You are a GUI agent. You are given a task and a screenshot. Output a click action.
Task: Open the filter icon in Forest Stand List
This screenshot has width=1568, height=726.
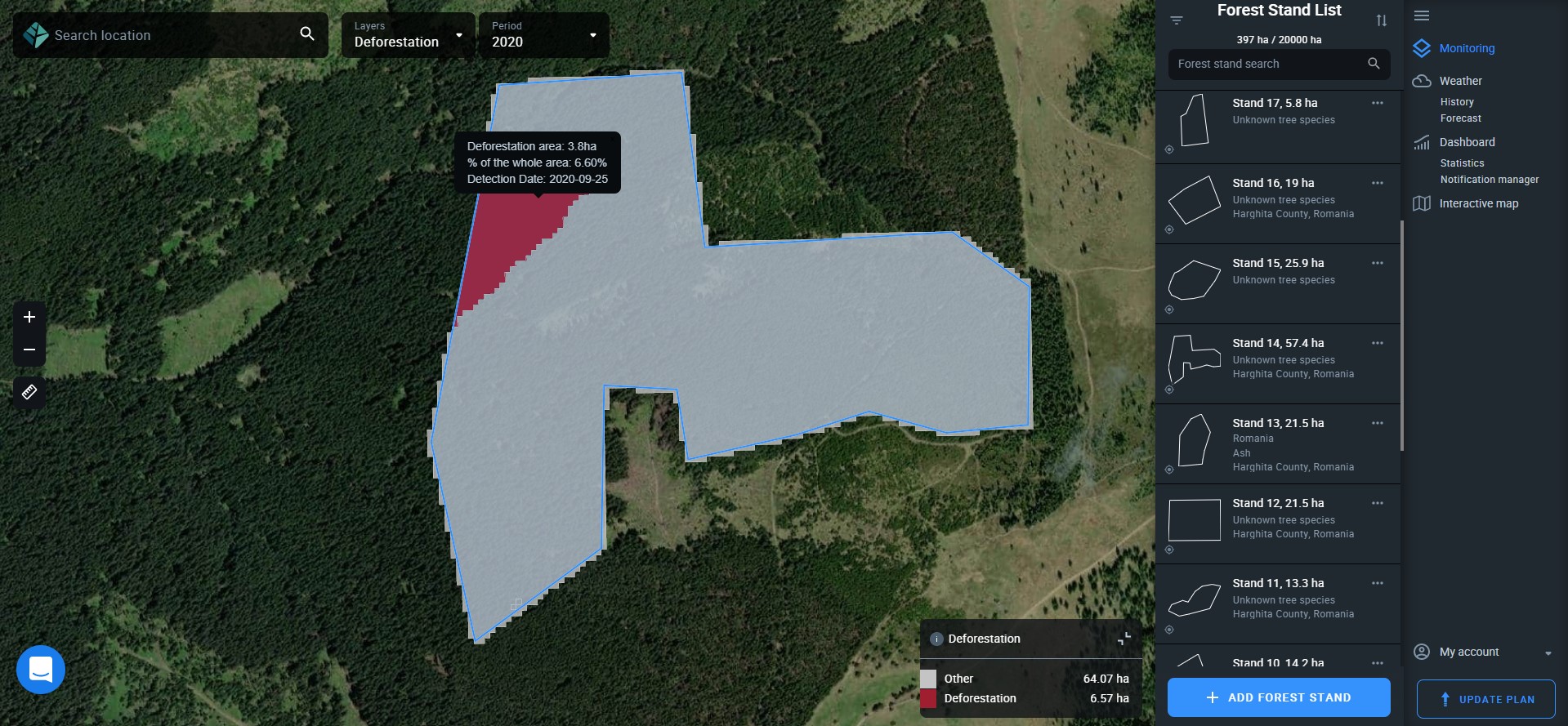pos(1177,20)
